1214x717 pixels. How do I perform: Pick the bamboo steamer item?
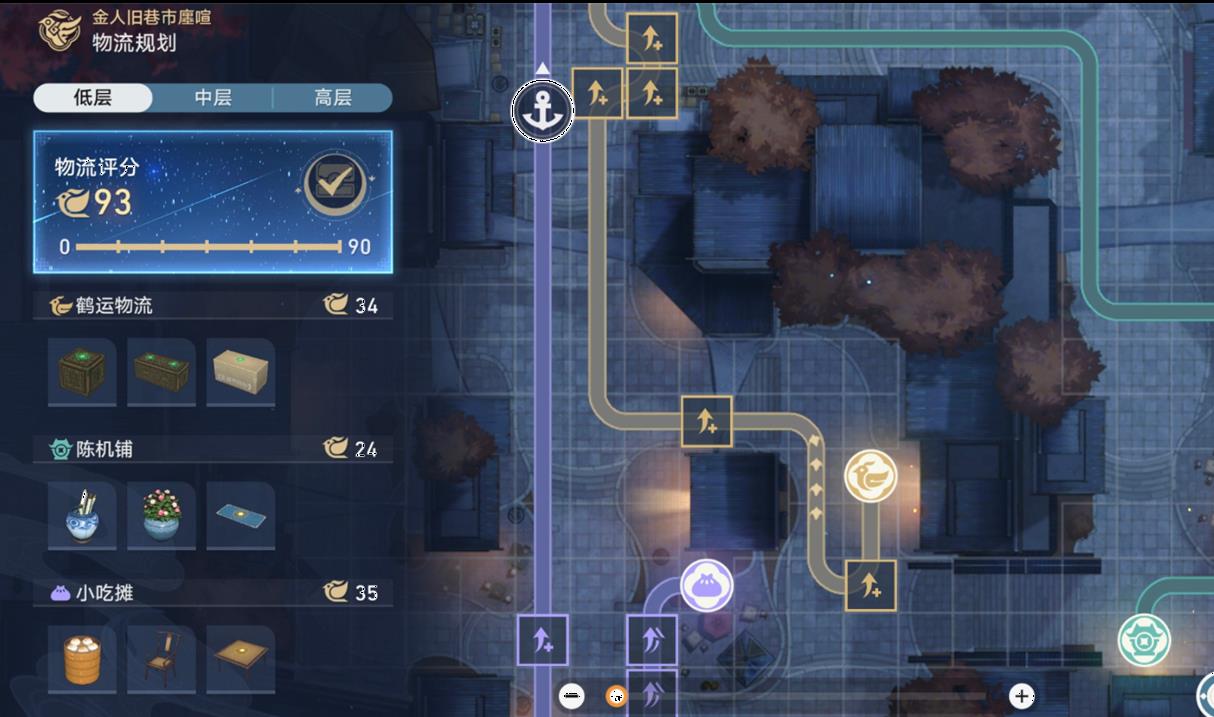point(82,660)
